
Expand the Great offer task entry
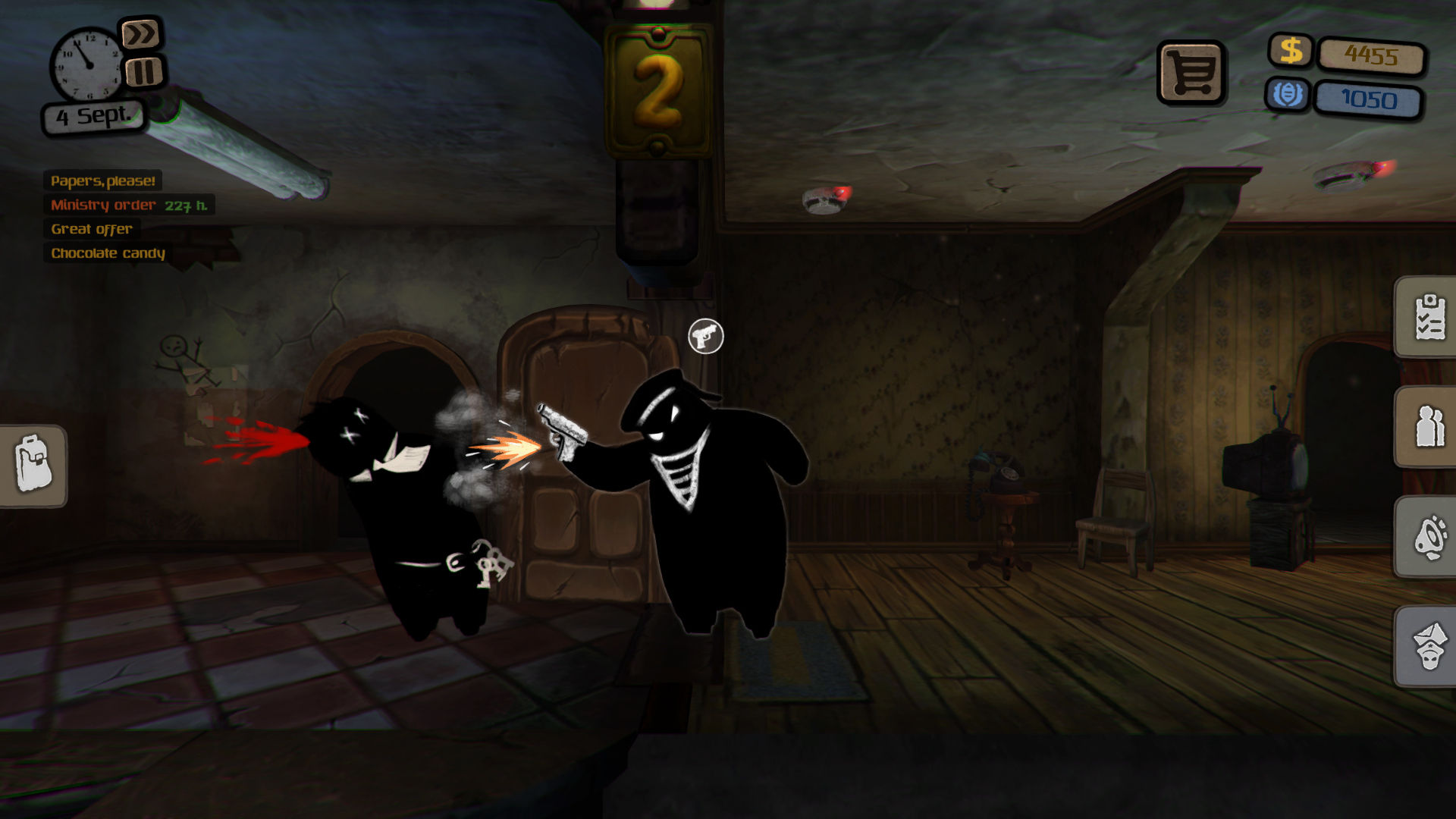(x=90, y=229)
